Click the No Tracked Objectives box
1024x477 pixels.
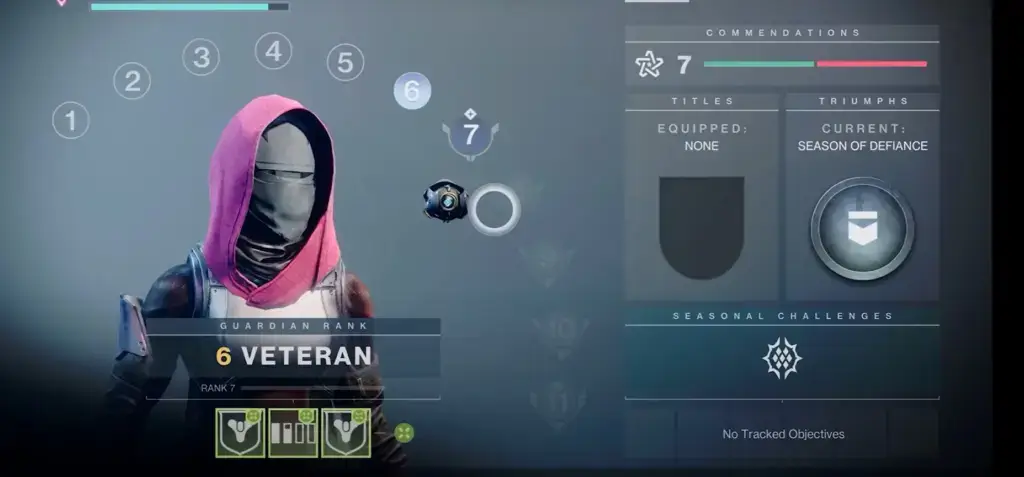click(x=783, y=434)
